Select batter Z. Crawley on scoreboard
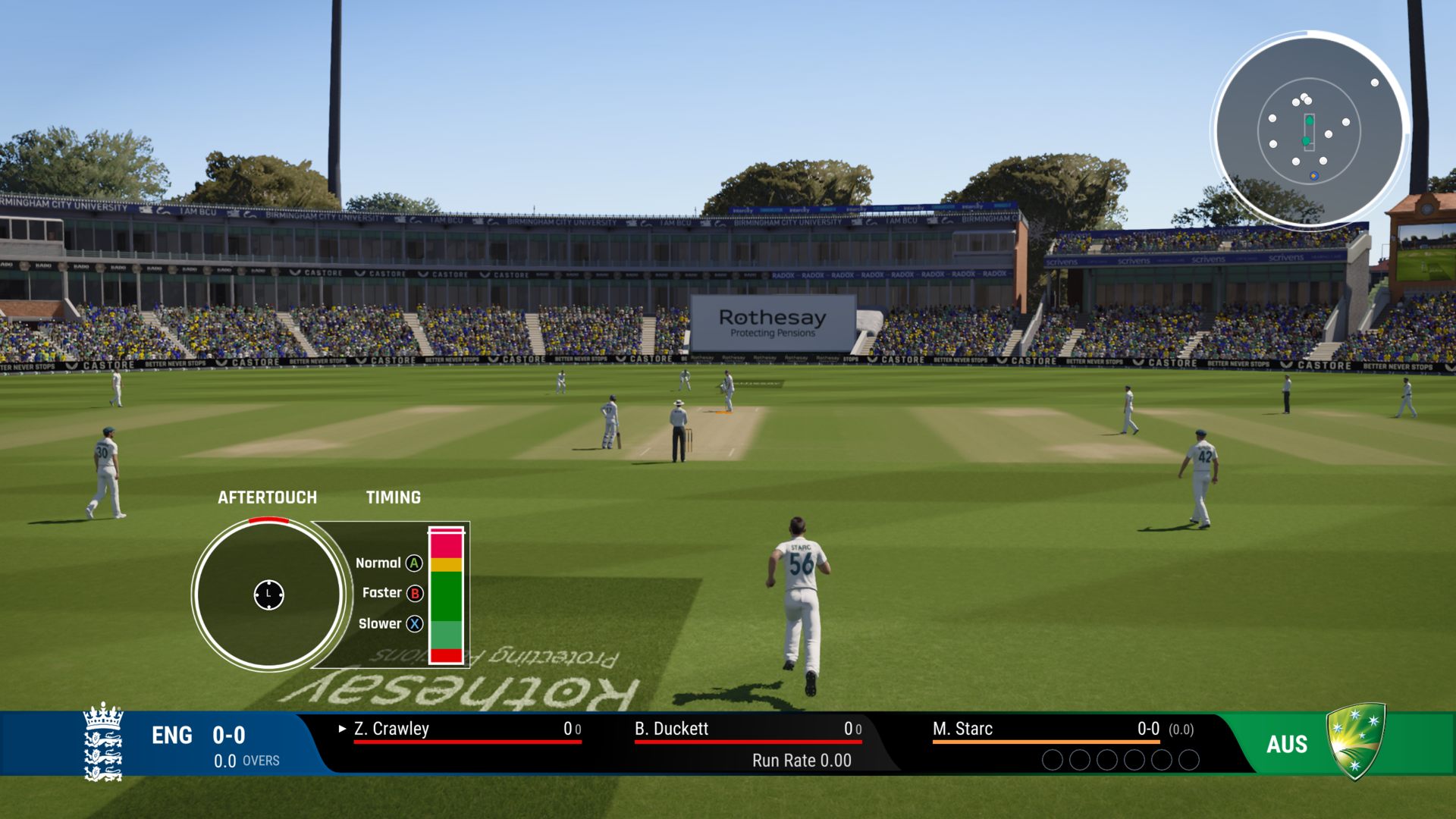1456x819 pixels. click(x=391, y=729)
